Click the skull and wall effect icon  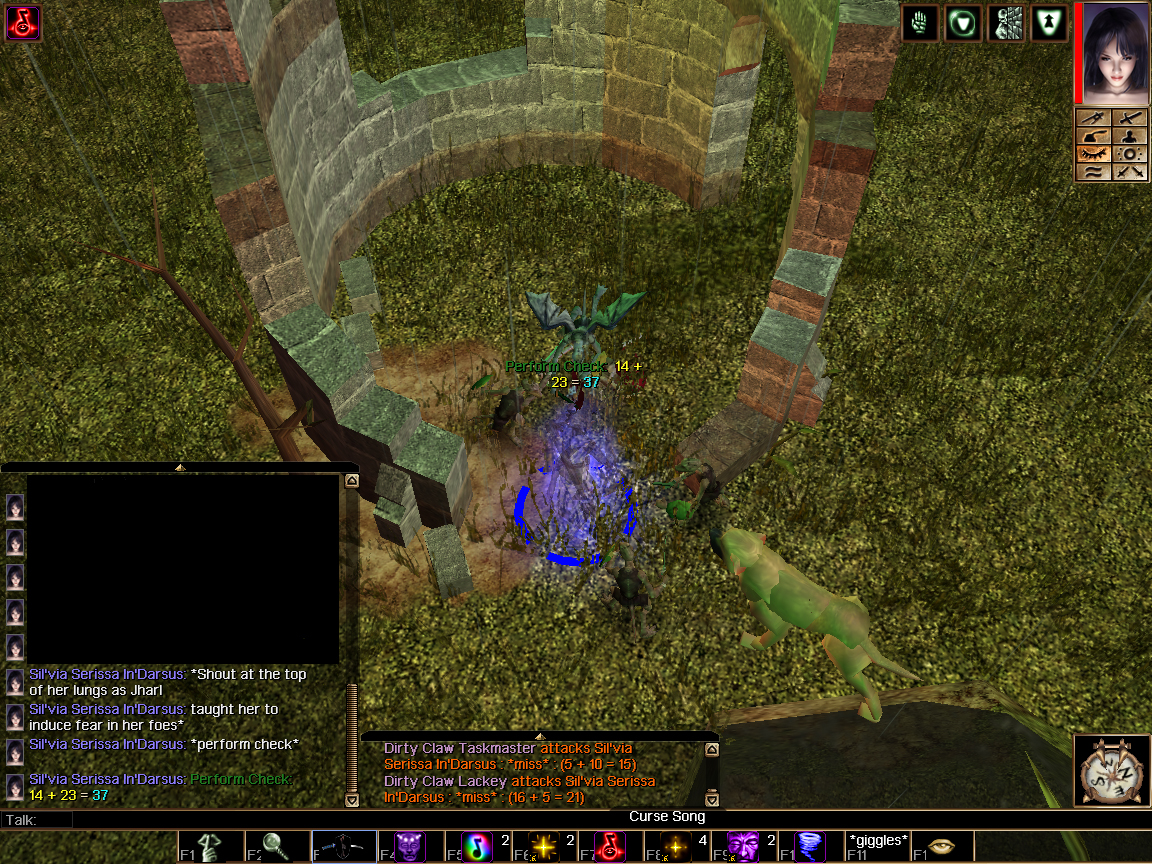point(1006,23)
